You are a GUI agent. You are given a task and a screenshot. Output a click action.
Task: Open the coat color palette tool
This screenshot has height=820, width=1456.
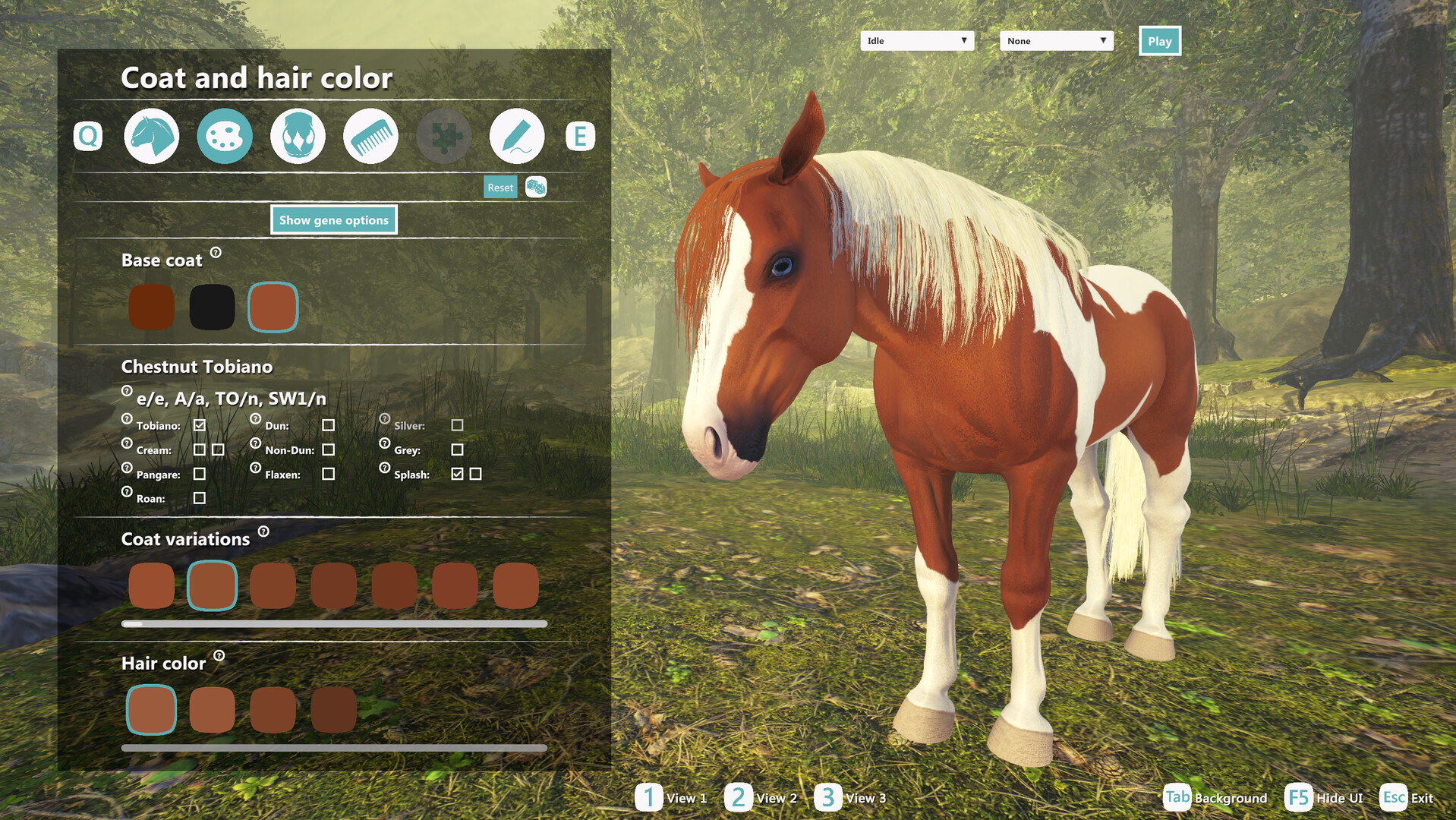[x=224, y=137]
